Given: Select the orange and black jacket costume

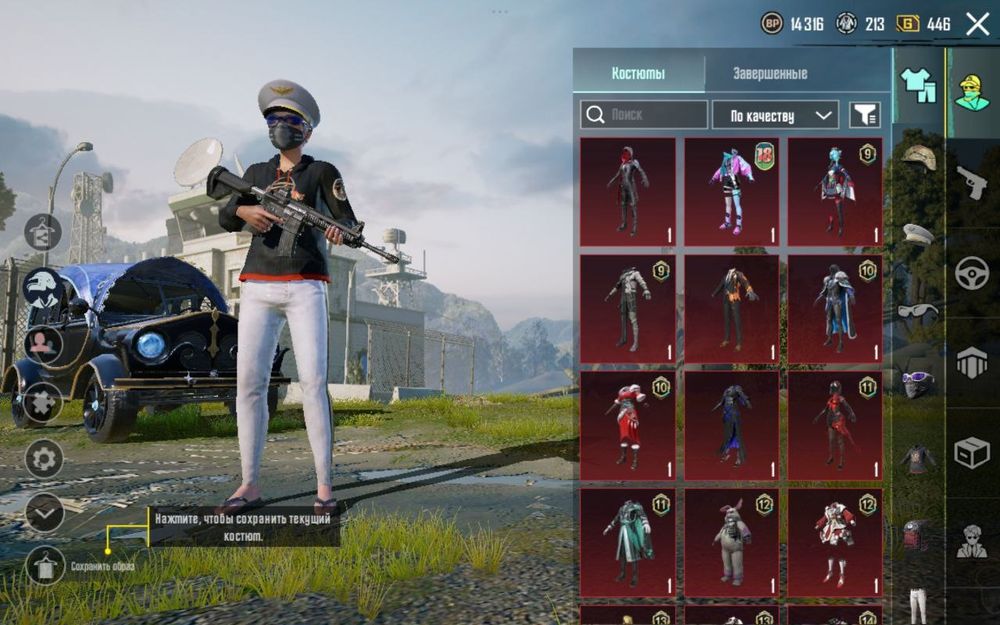Looking at the screenshot, I should tap(732, 309).
